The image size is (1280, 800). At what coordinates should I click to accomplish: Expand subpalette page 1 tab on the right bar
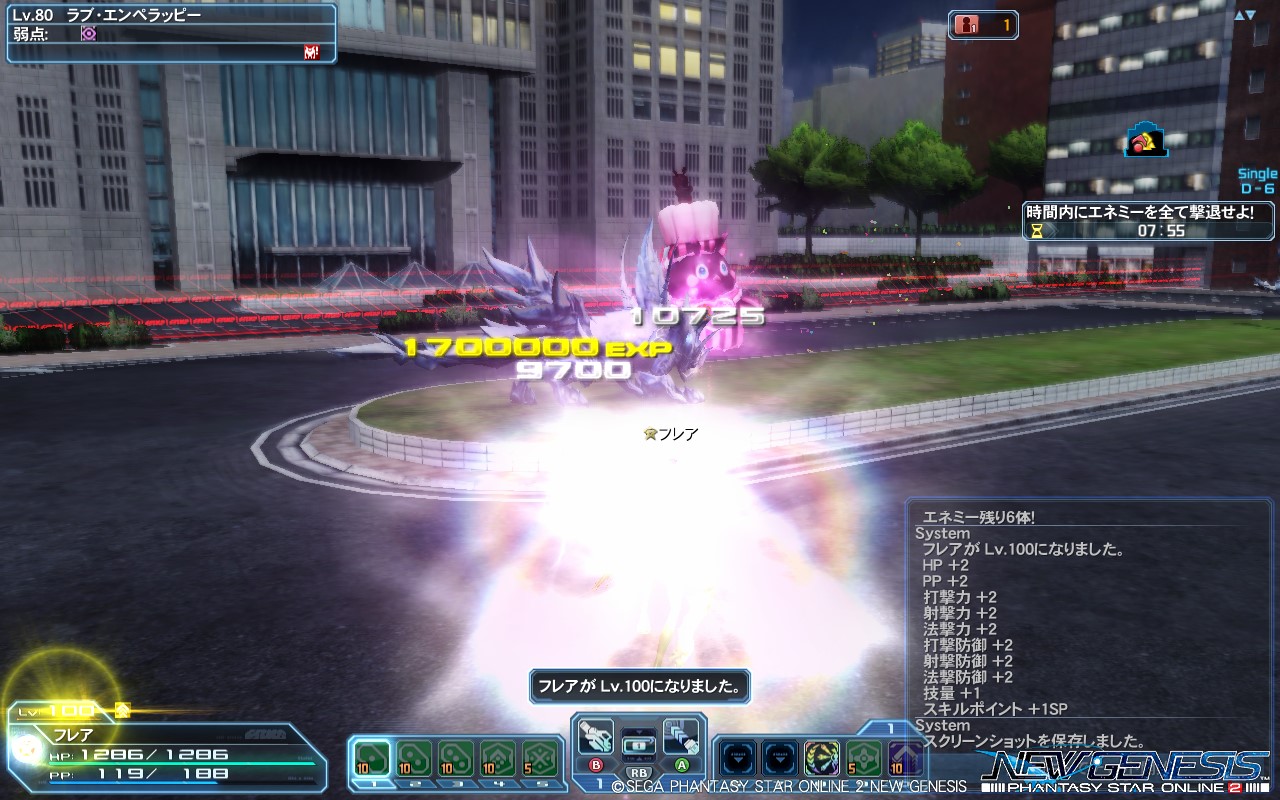(890, 728)
